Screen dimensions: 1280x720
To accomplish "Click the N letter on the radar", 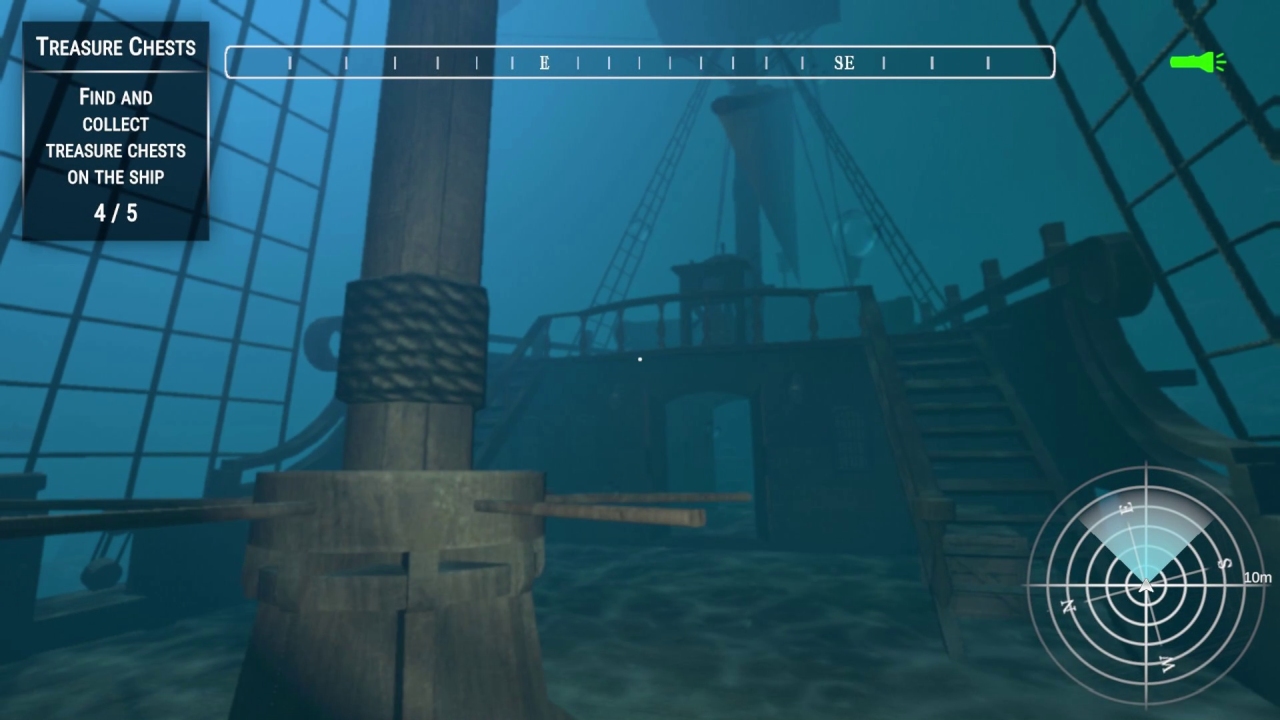I will 1068,607.
